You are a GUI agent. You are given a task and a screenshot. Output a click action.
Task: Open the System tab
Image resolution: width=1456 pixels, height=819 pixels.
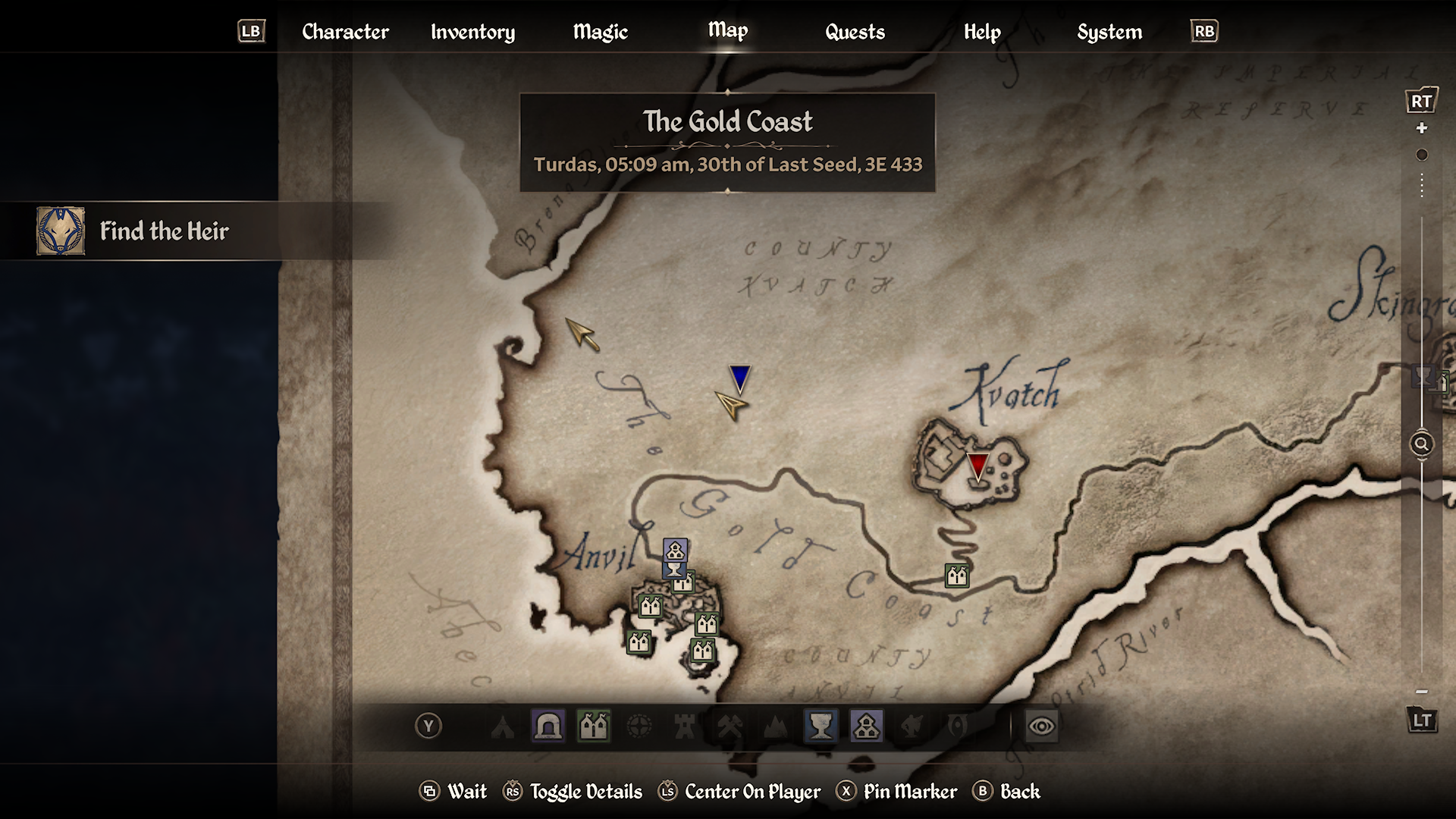coord(1109,32)
